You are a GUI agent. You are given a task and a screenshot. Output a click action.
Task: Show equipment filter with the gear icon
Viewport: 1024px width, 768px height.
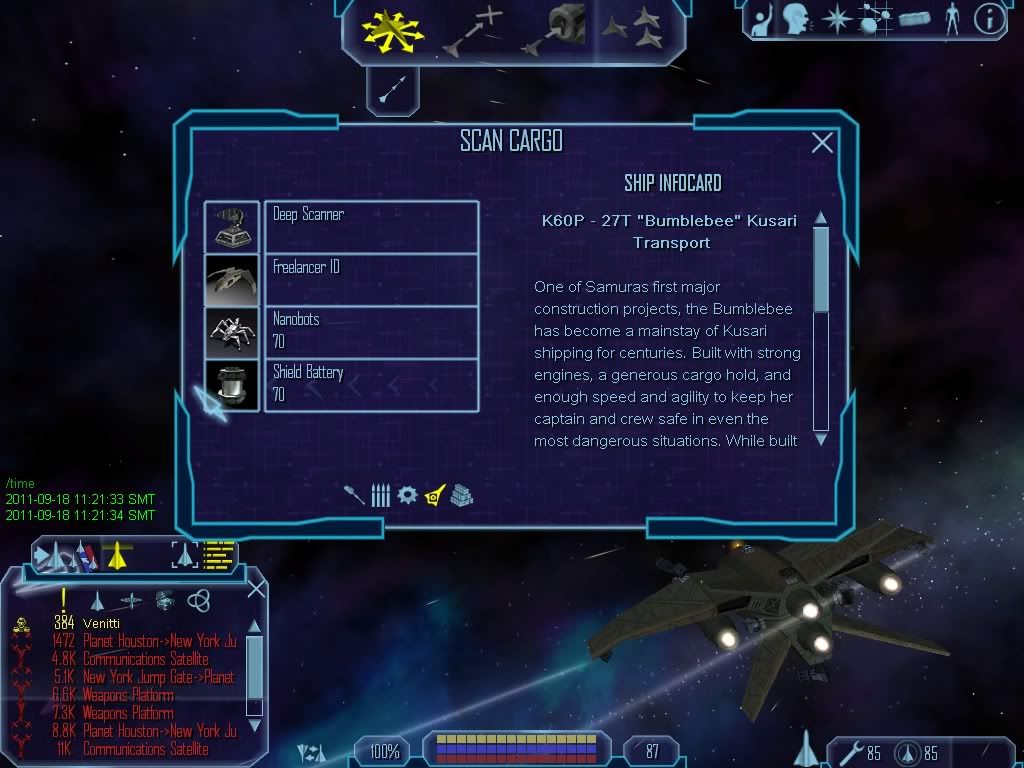click(x=406, y=495)
